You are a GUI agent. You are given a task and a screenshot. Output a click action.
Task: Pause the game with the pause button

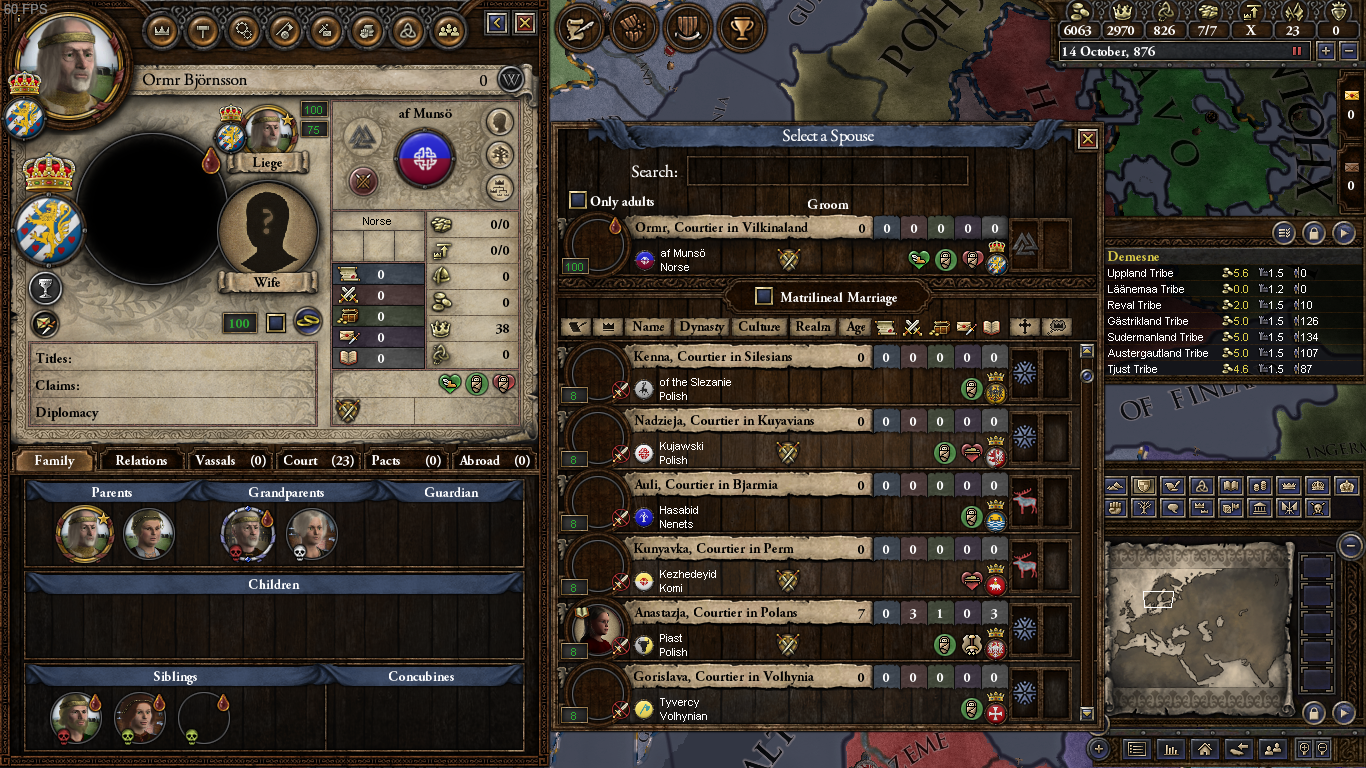point(1298,51)
